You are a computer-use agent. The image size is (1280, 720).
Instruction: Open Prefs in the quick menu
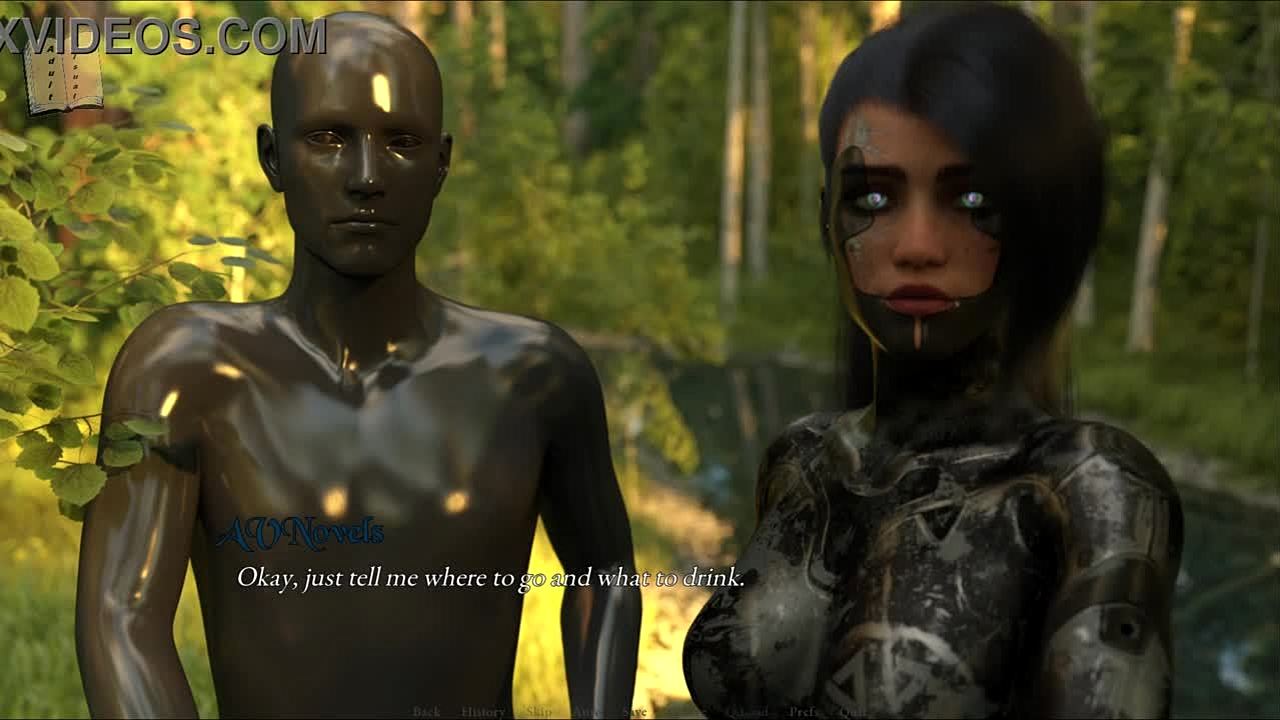(x=803, y=712)
